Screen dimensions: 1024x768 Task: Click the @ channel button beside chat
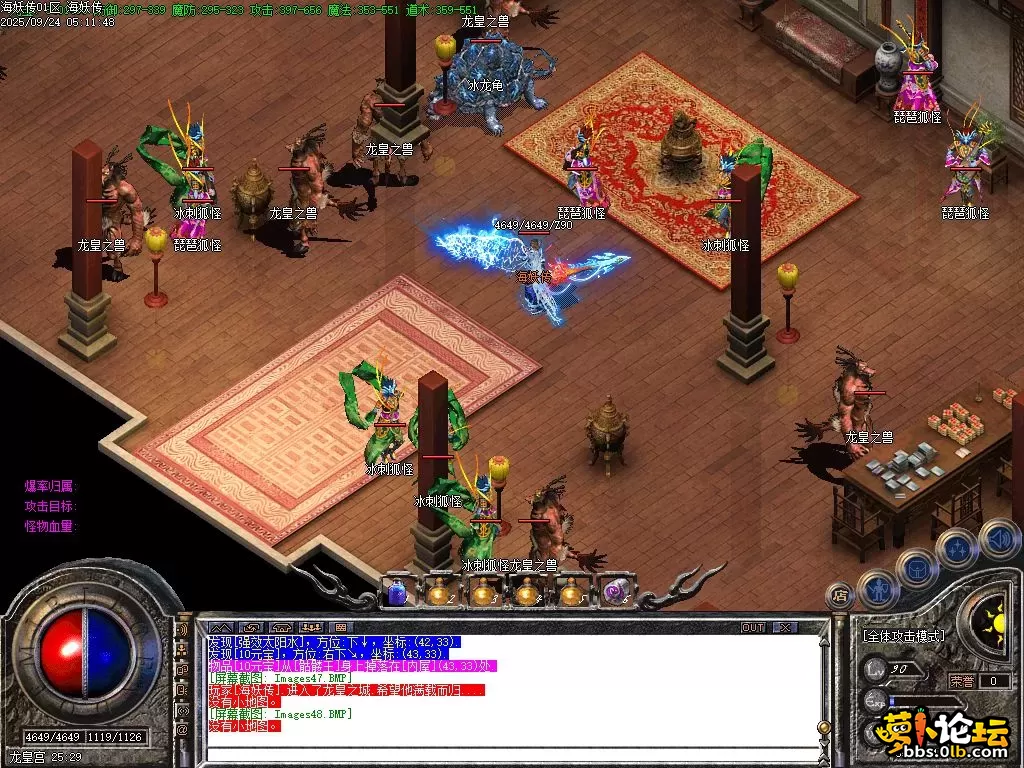coord(183,728)
